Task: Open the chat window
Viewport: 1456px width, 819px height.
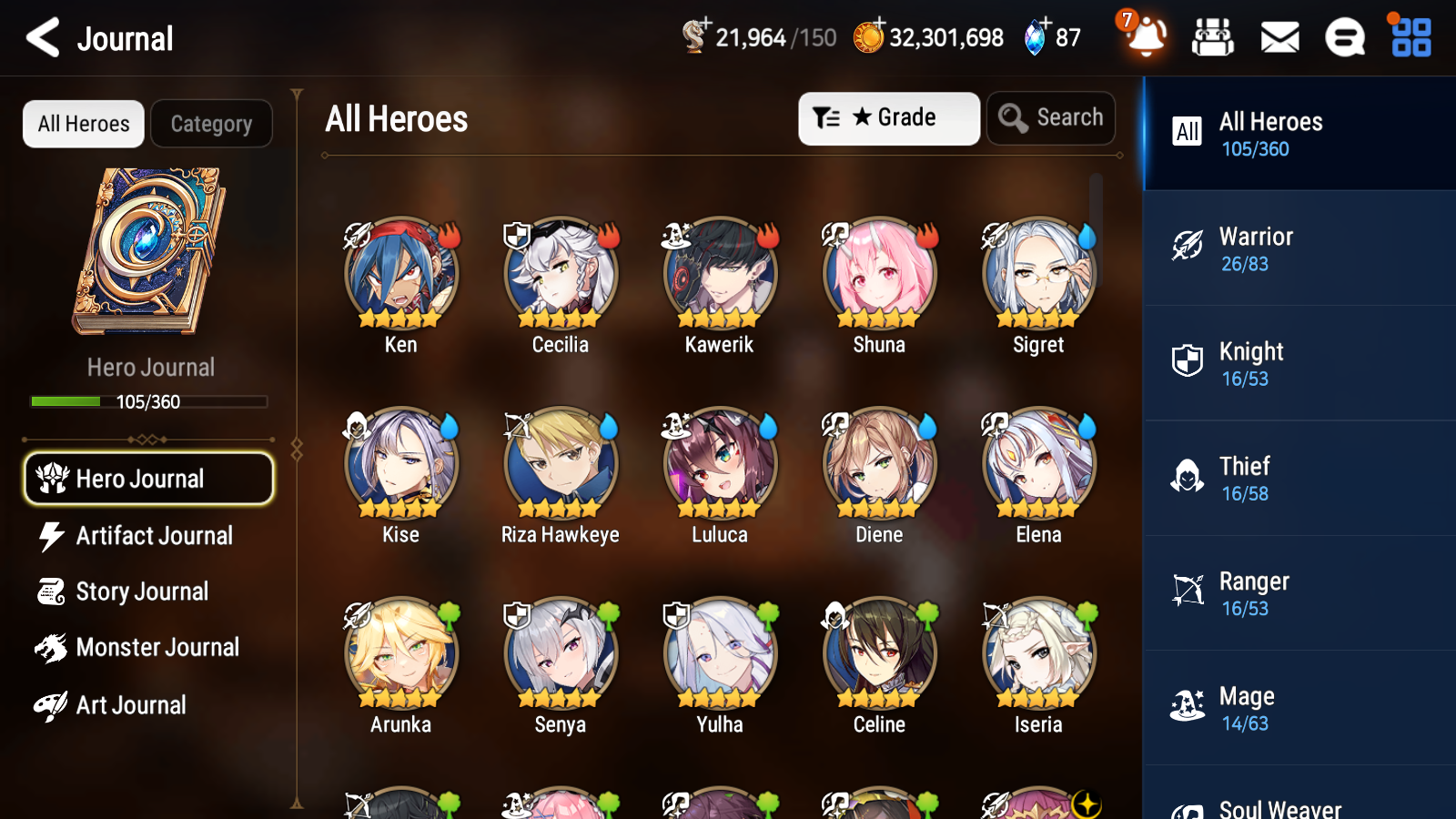Action: point(1344,37)
